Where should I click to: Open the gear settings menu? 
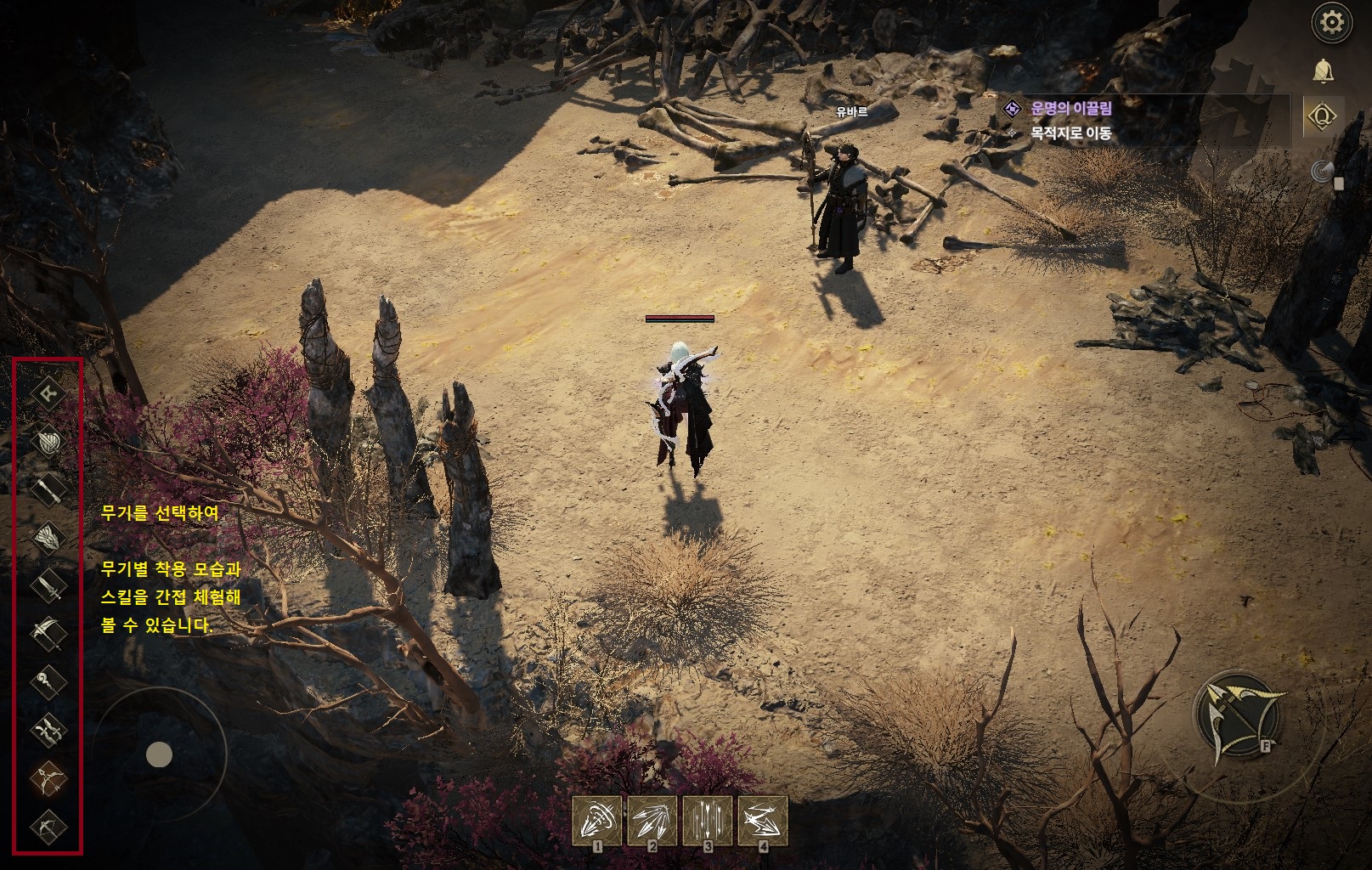[x=1332, y=23]
